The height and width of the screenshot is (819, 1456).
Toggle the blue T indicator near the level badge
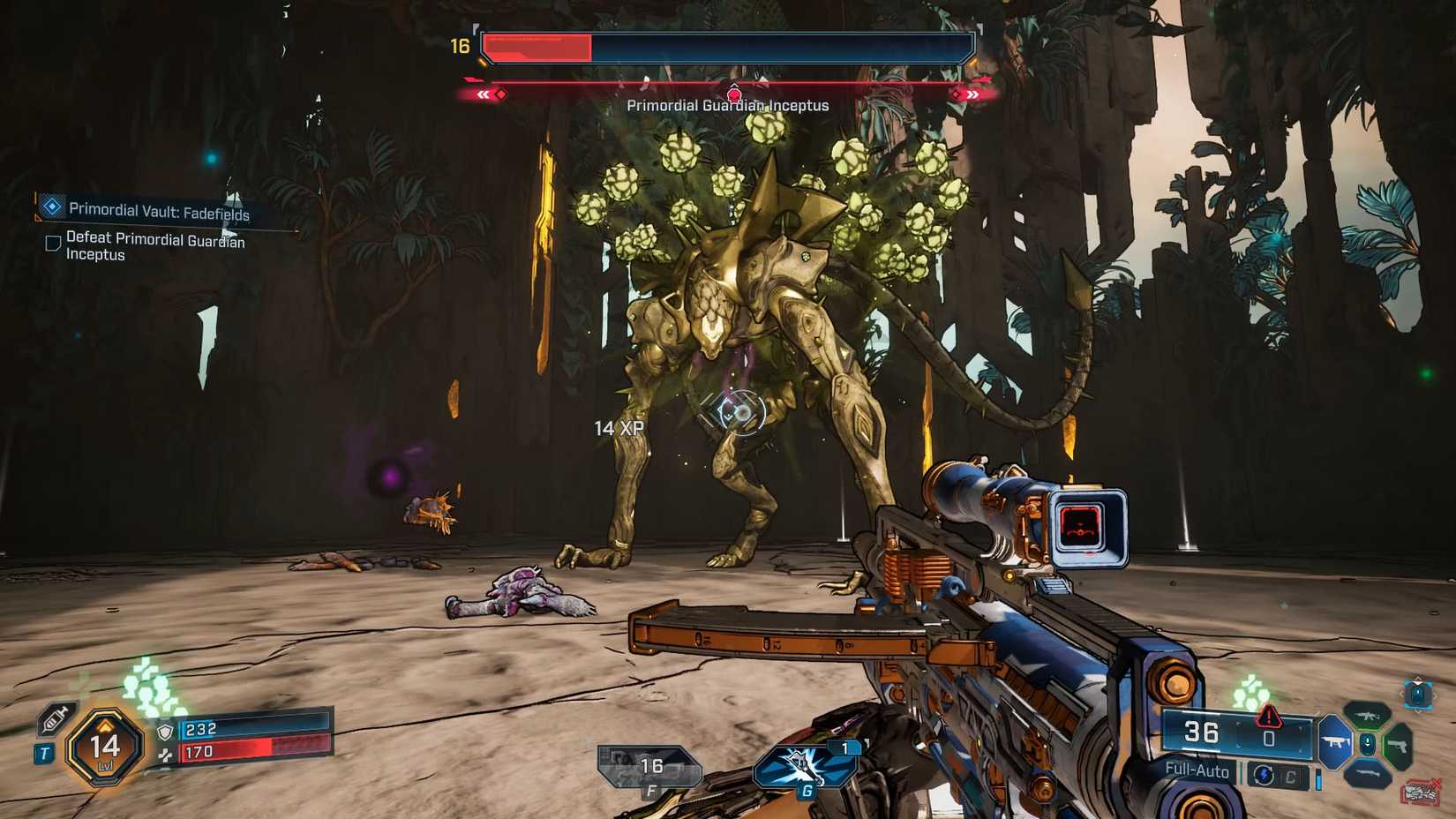45,753
